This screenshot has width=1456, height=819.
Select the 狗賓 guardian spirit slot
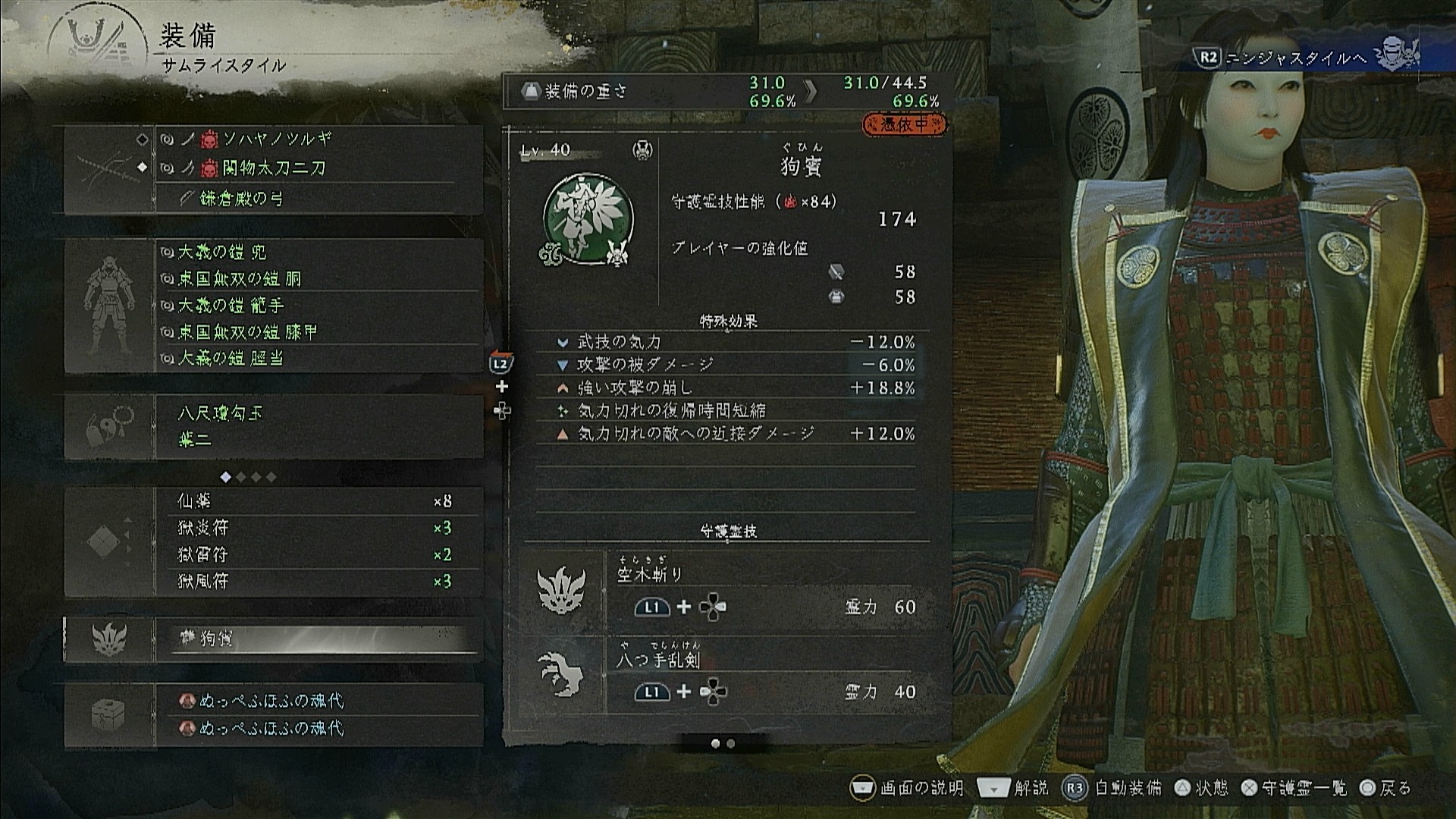point(318,639)
